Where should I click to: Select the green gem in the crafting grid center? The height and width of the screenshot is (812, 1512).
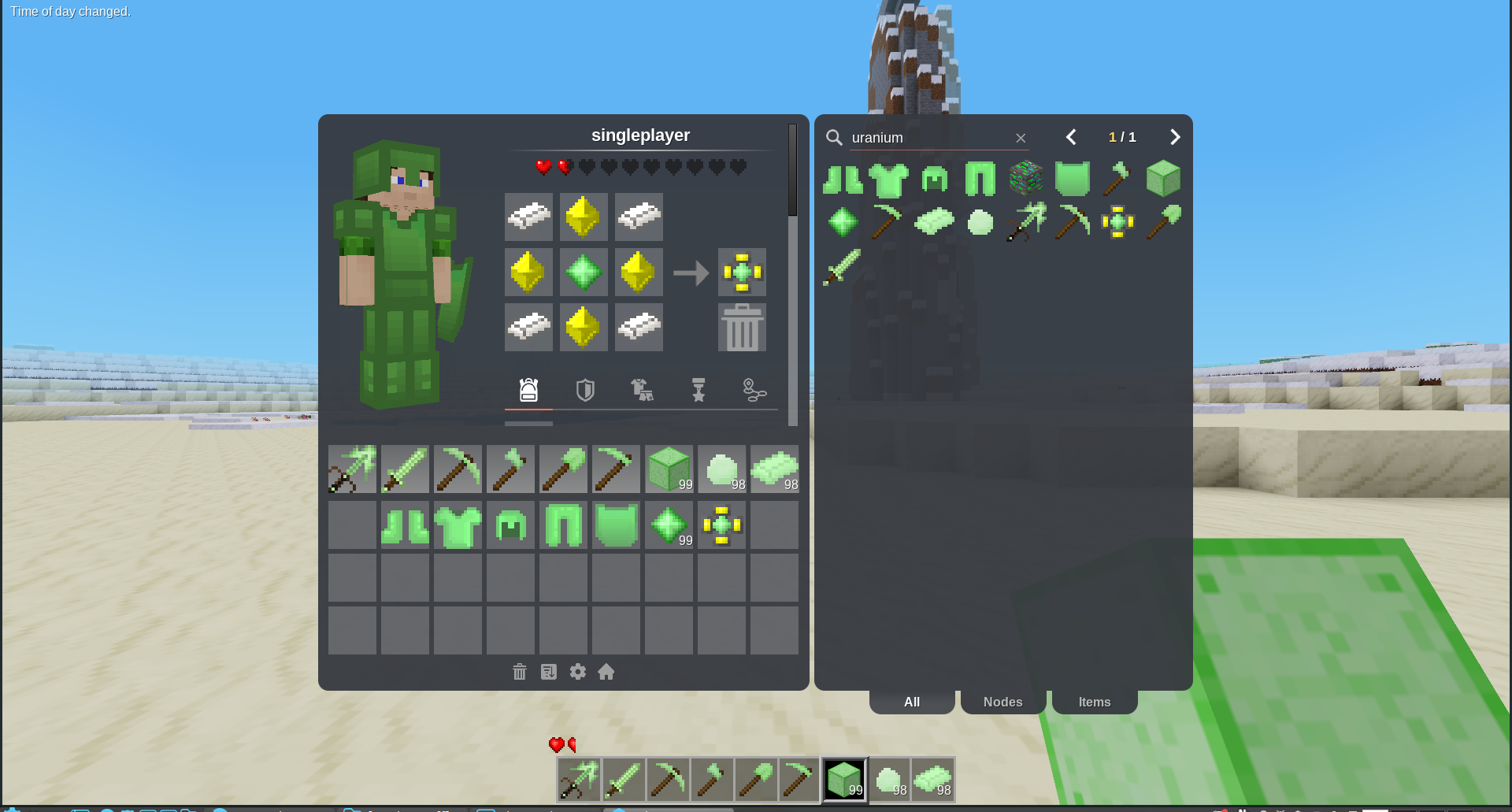click(x=584, y=273)
